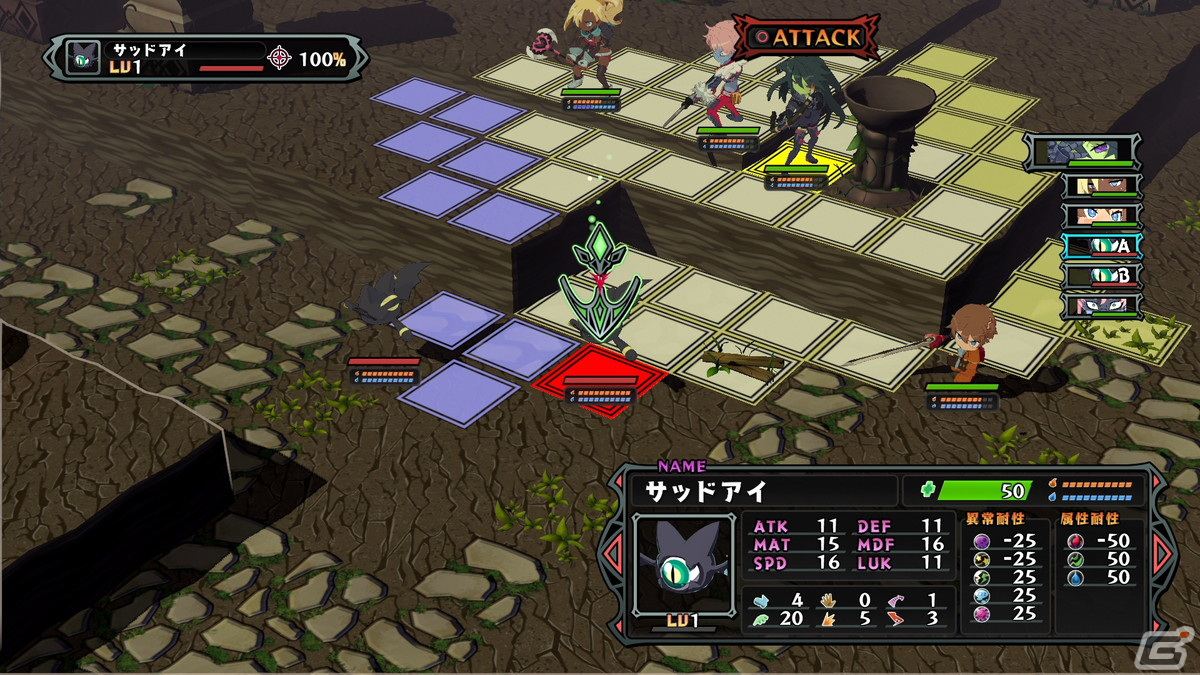1200x675 pixels.
Task: Select enemy A in the turn order
Action: (x=1101, y=246)
